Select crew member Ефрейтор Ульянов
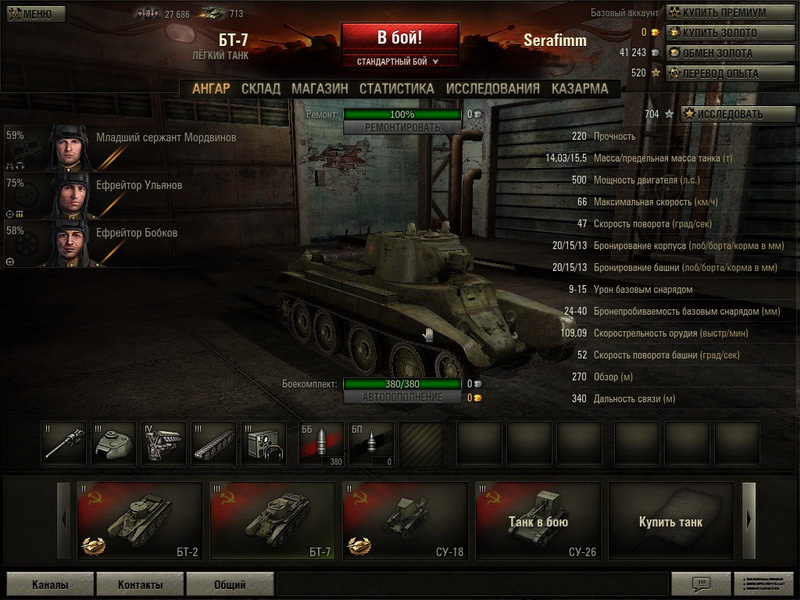The height and width of the screenshot is (600, 800). (x=139, y=185)
